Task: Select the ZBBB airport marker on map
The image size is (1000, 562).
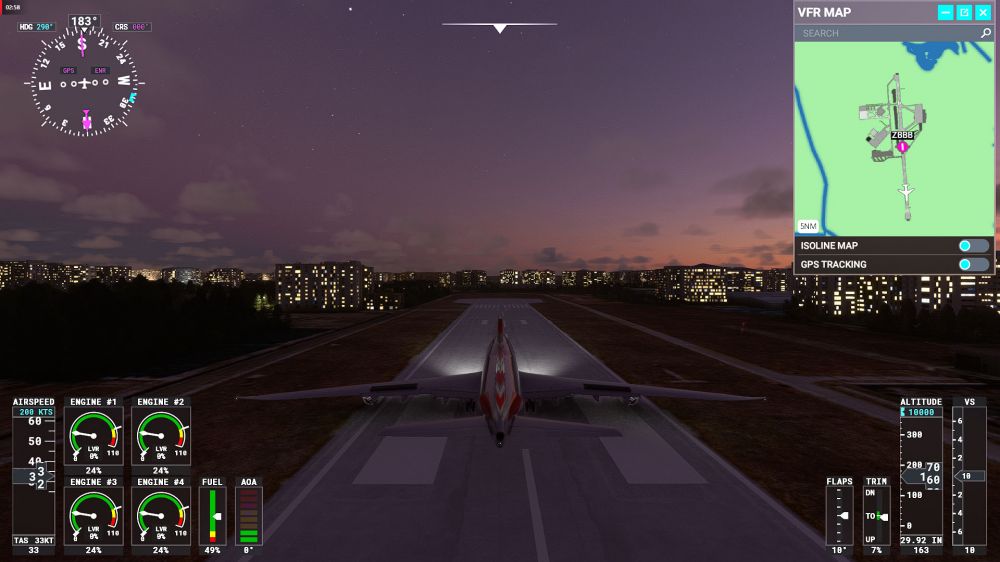Action: coord(902,146)
